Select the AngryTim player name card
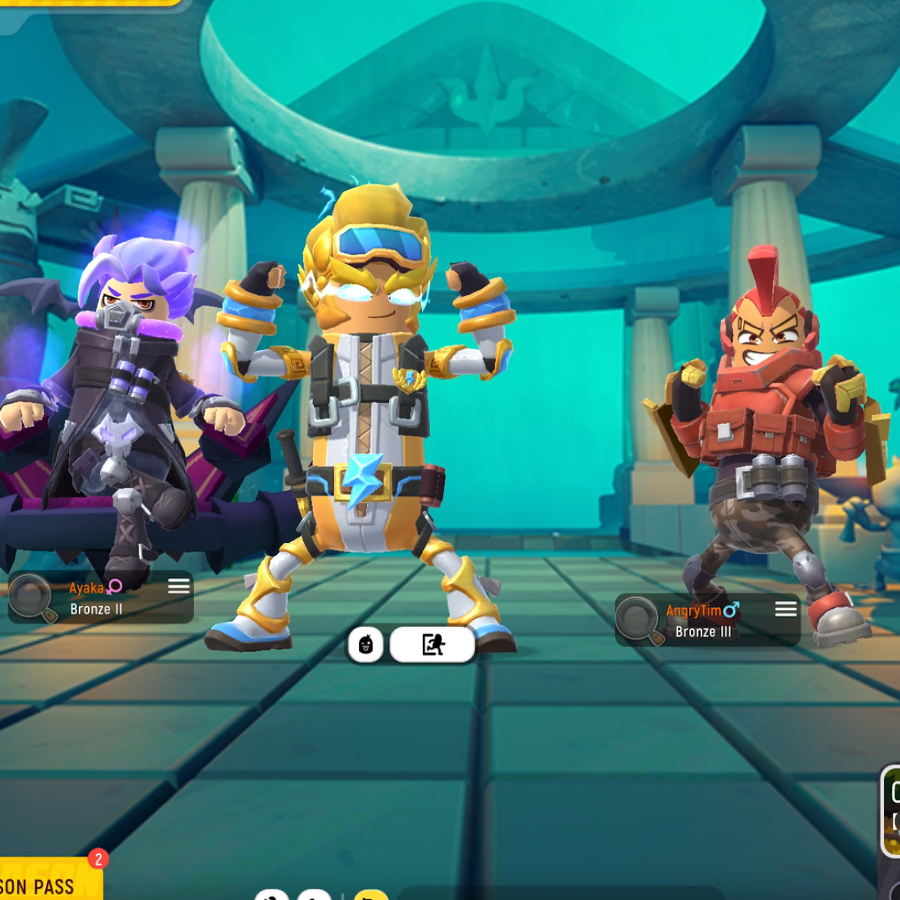The image size is (900, 900). click(707, 620)
